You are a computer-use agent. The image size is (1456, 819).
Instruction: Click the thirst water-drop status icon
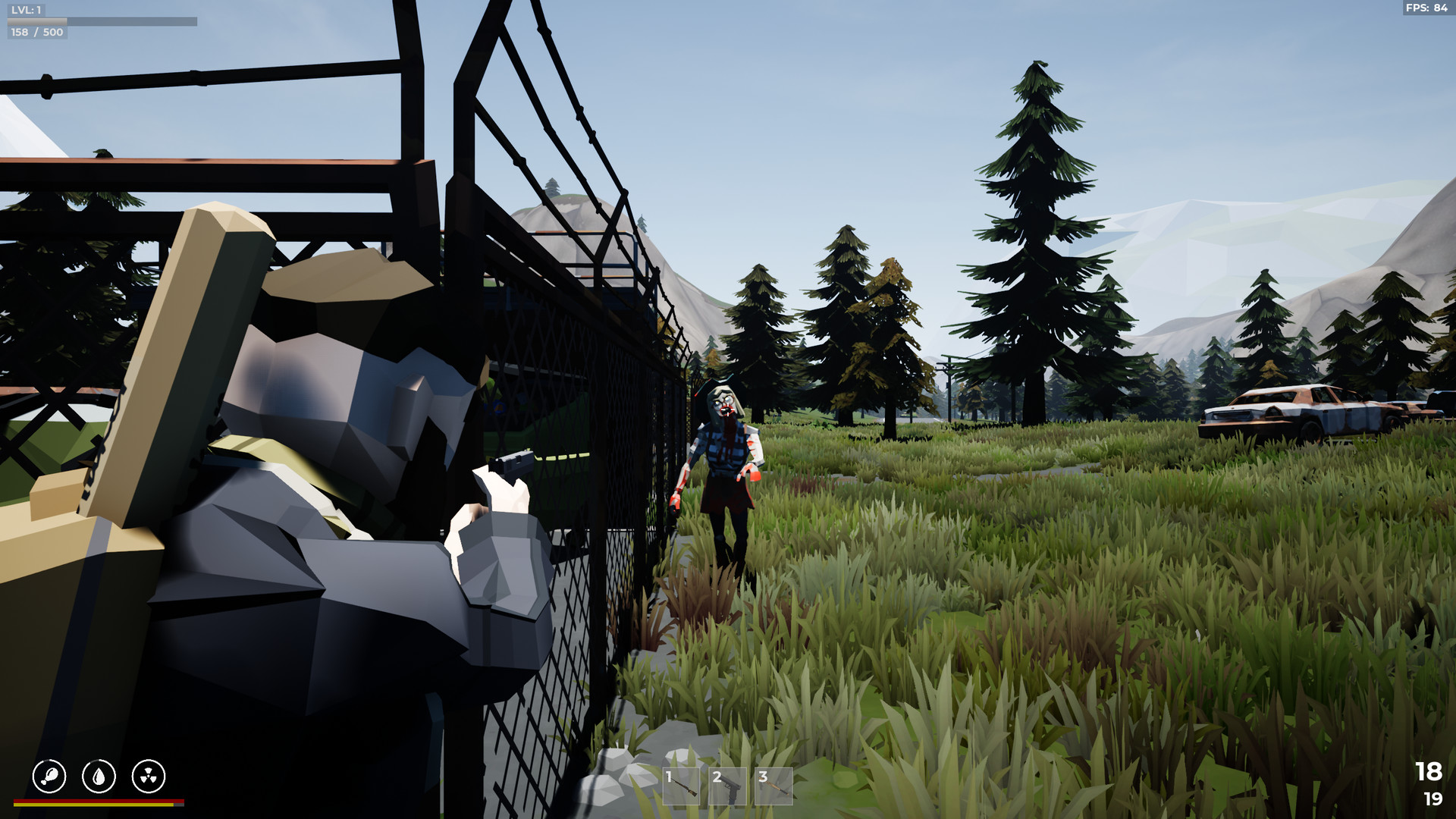coord(99,776)
